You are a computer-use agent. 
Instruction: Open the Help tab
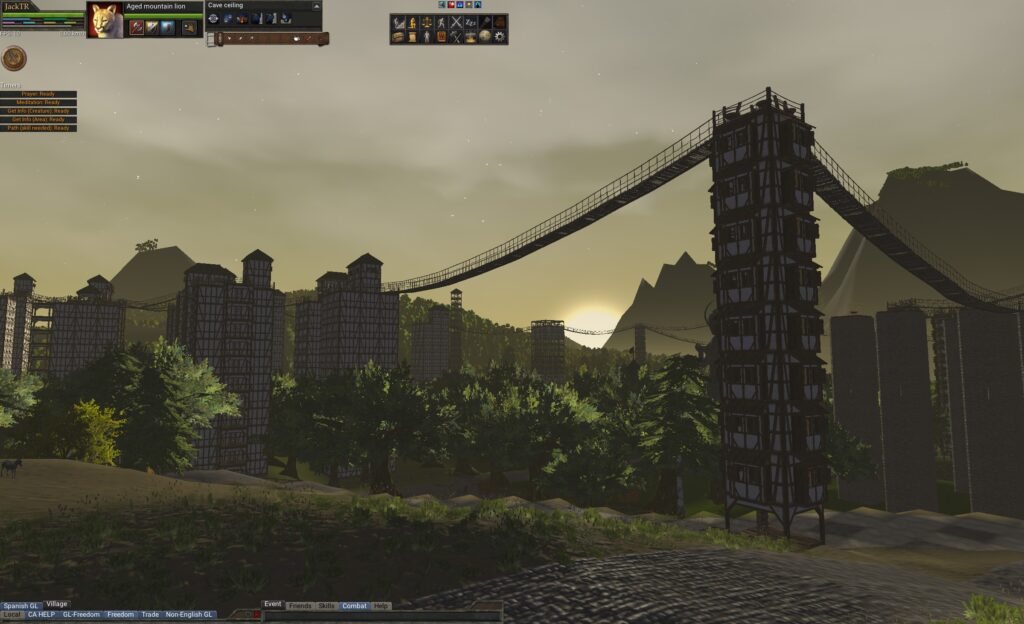(381, 606)
